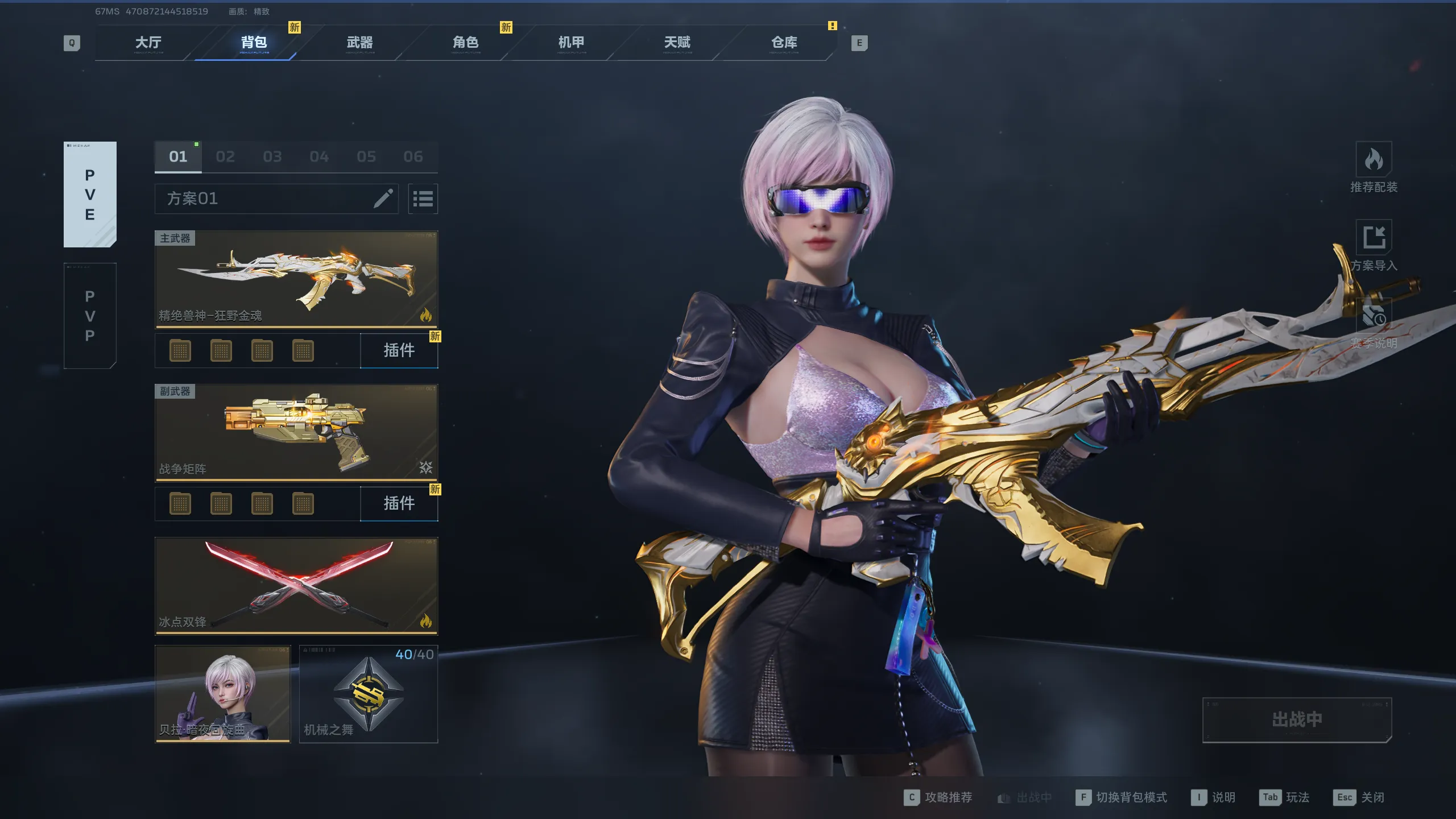Choose the 冰点双锋 melee blades slot
The width and height of the screenshot is (1456, 819).
(x=296, y=586)
